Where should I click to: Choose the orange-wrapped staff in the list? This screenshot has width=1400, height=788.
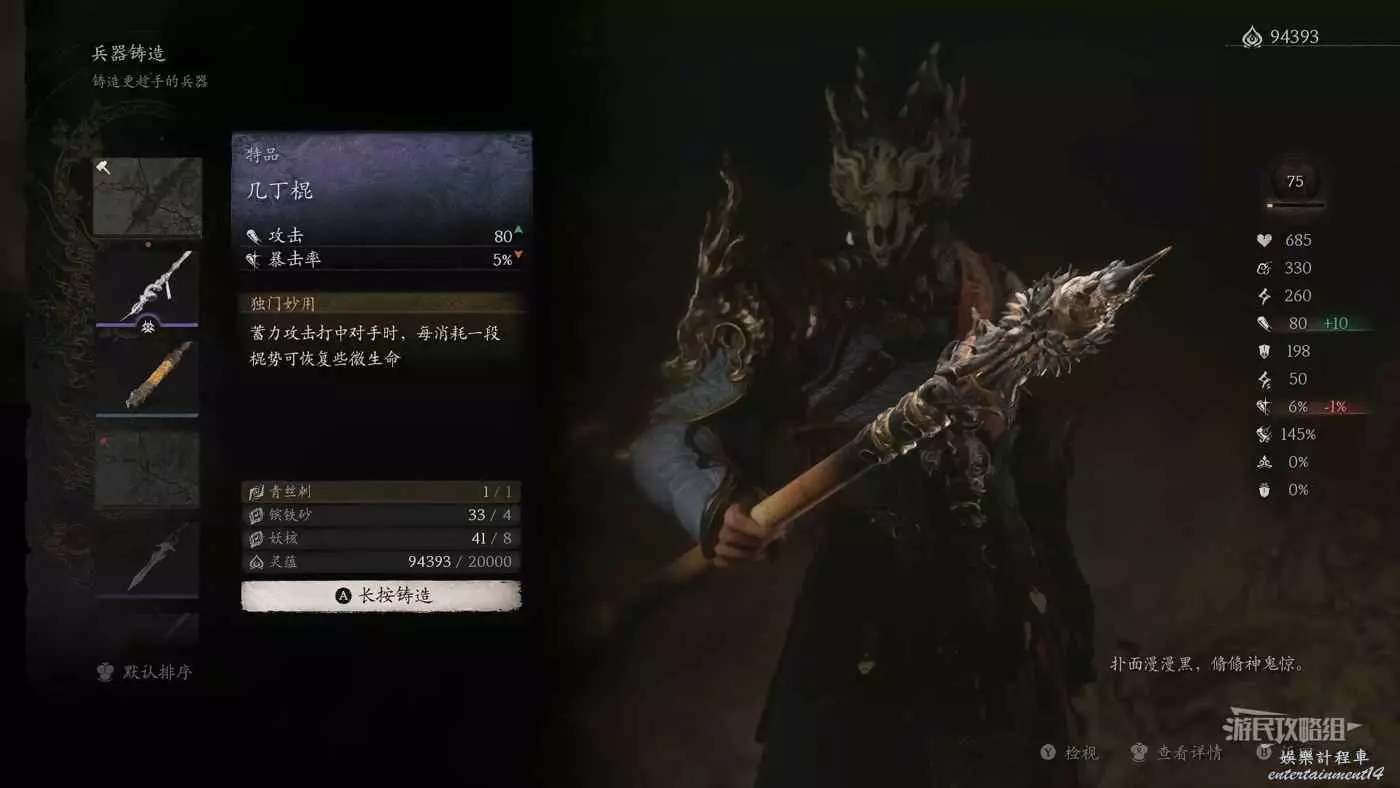148,375
